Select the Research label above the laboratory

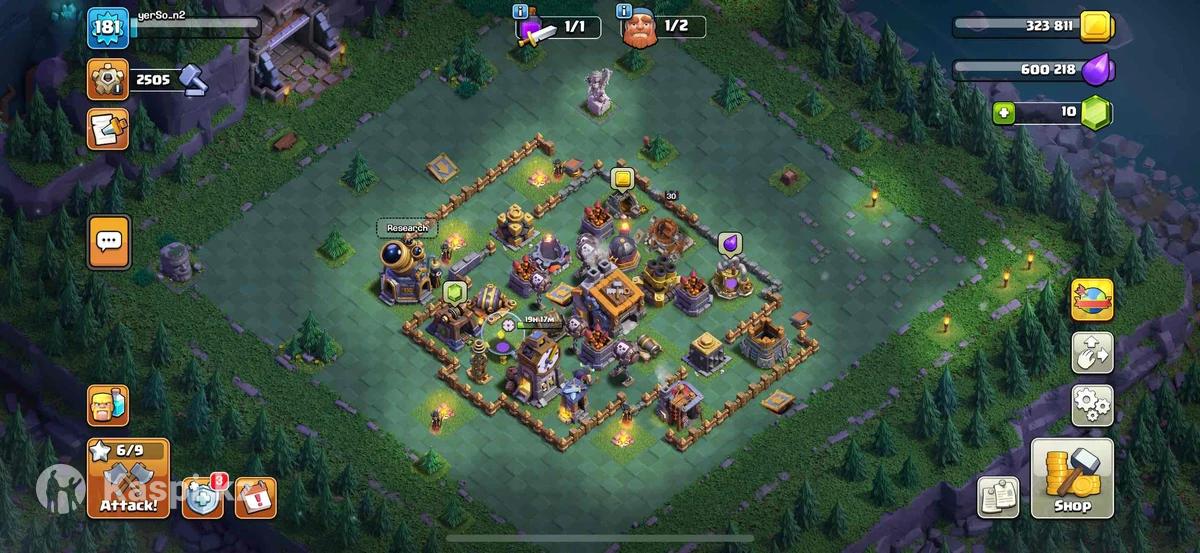tap(407, 228)
